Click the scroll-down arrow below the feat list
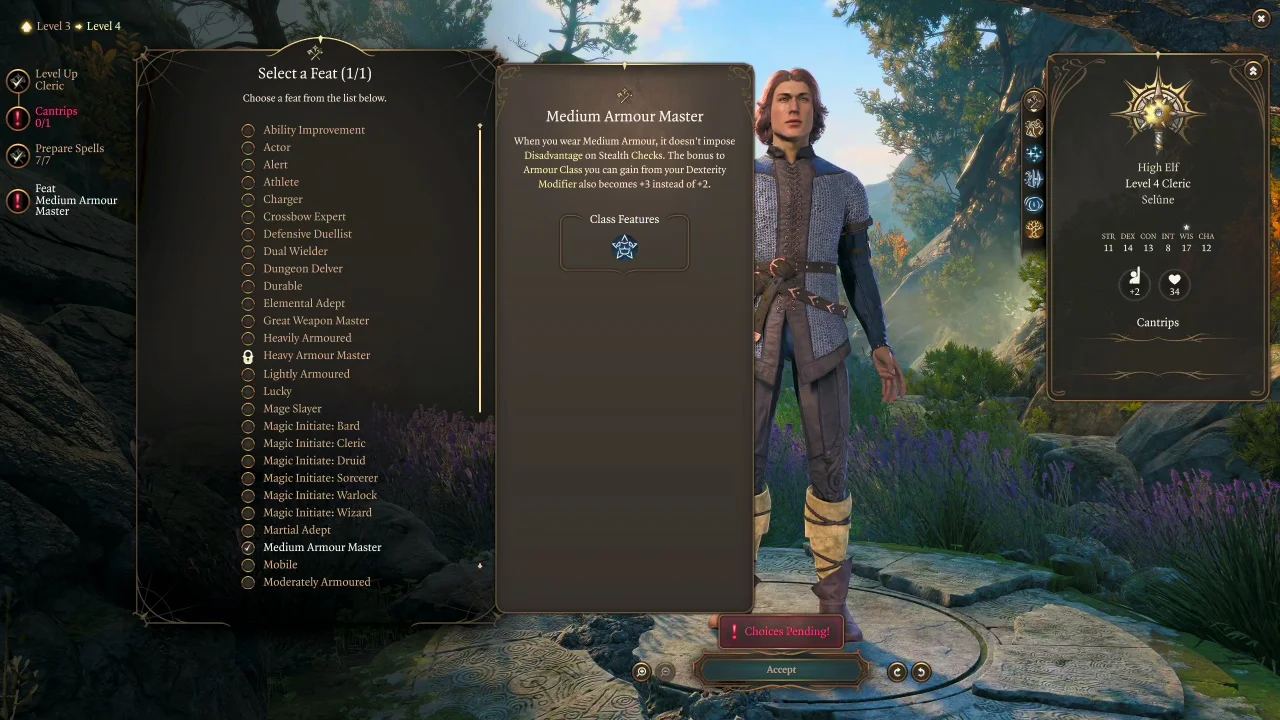This screenshot has width=1280, height=720. 480,566
